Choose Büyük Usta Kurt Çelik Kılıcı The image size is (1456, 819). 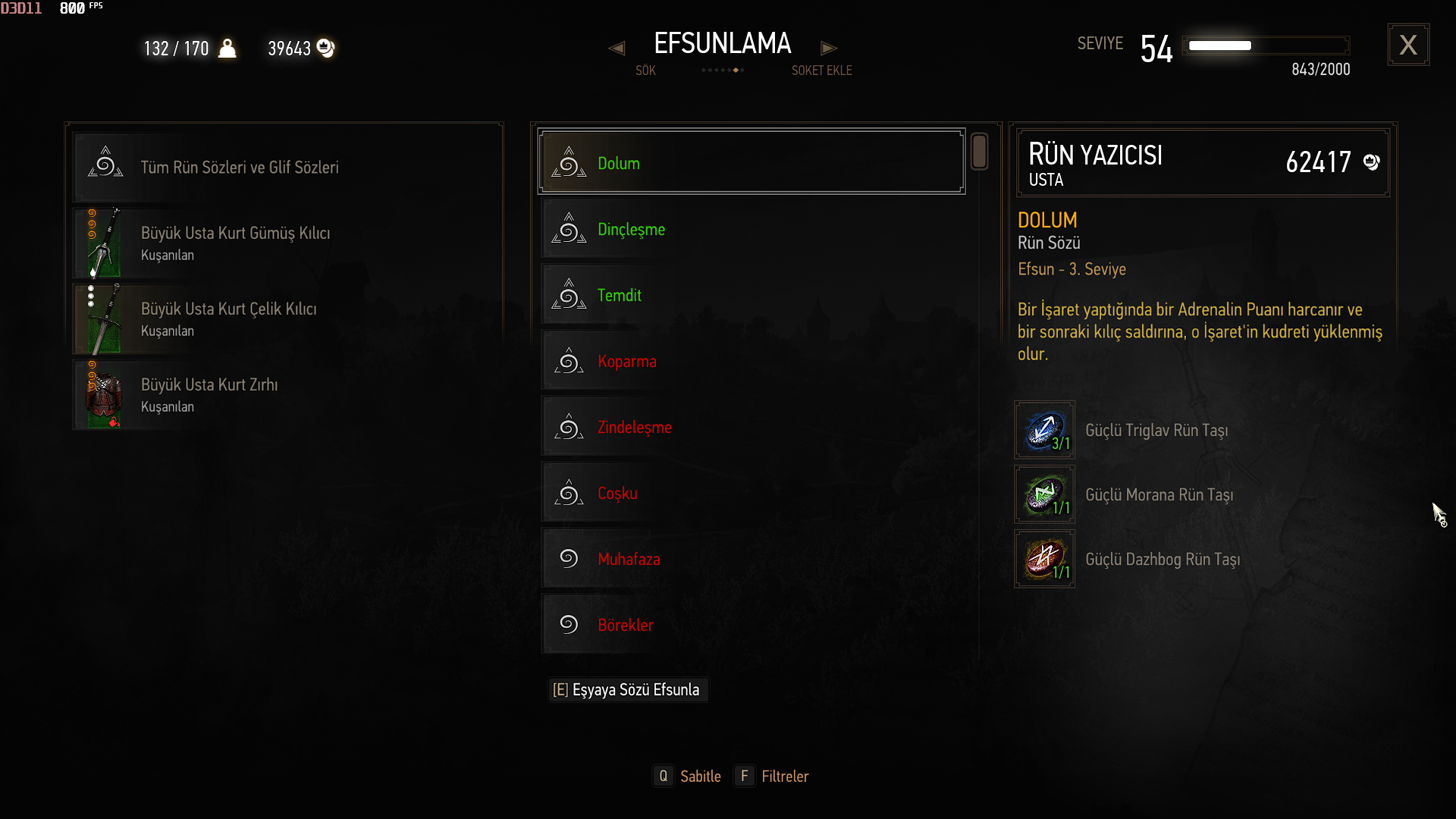(x=284, y=318)
